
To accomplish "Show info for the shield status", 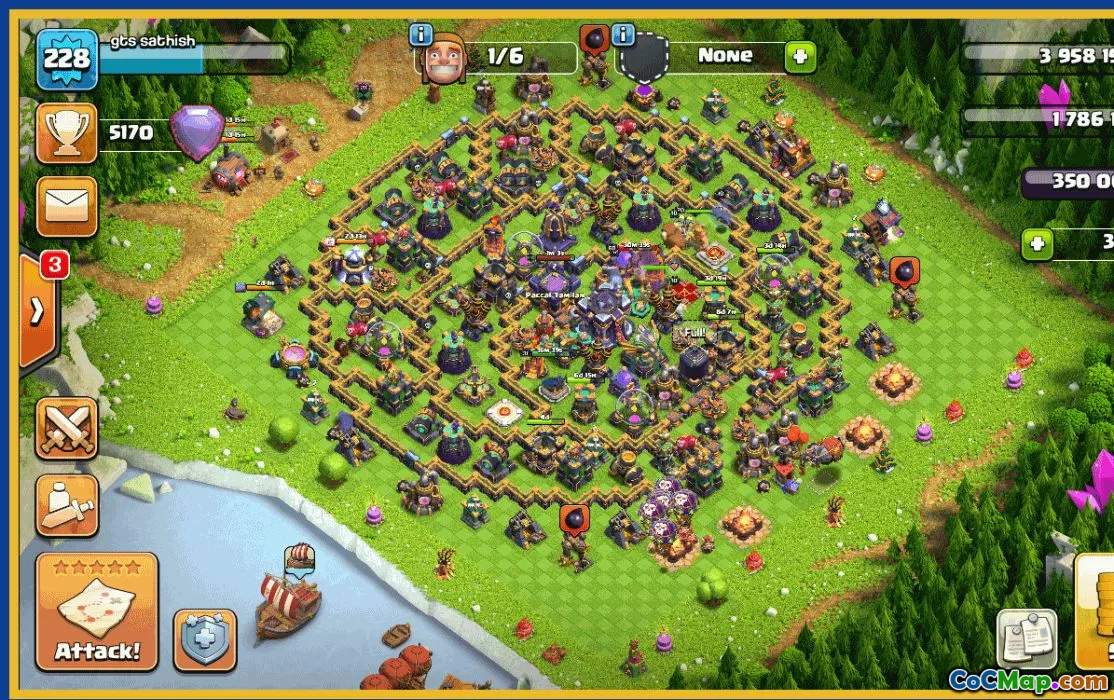I will click(624, 36).
